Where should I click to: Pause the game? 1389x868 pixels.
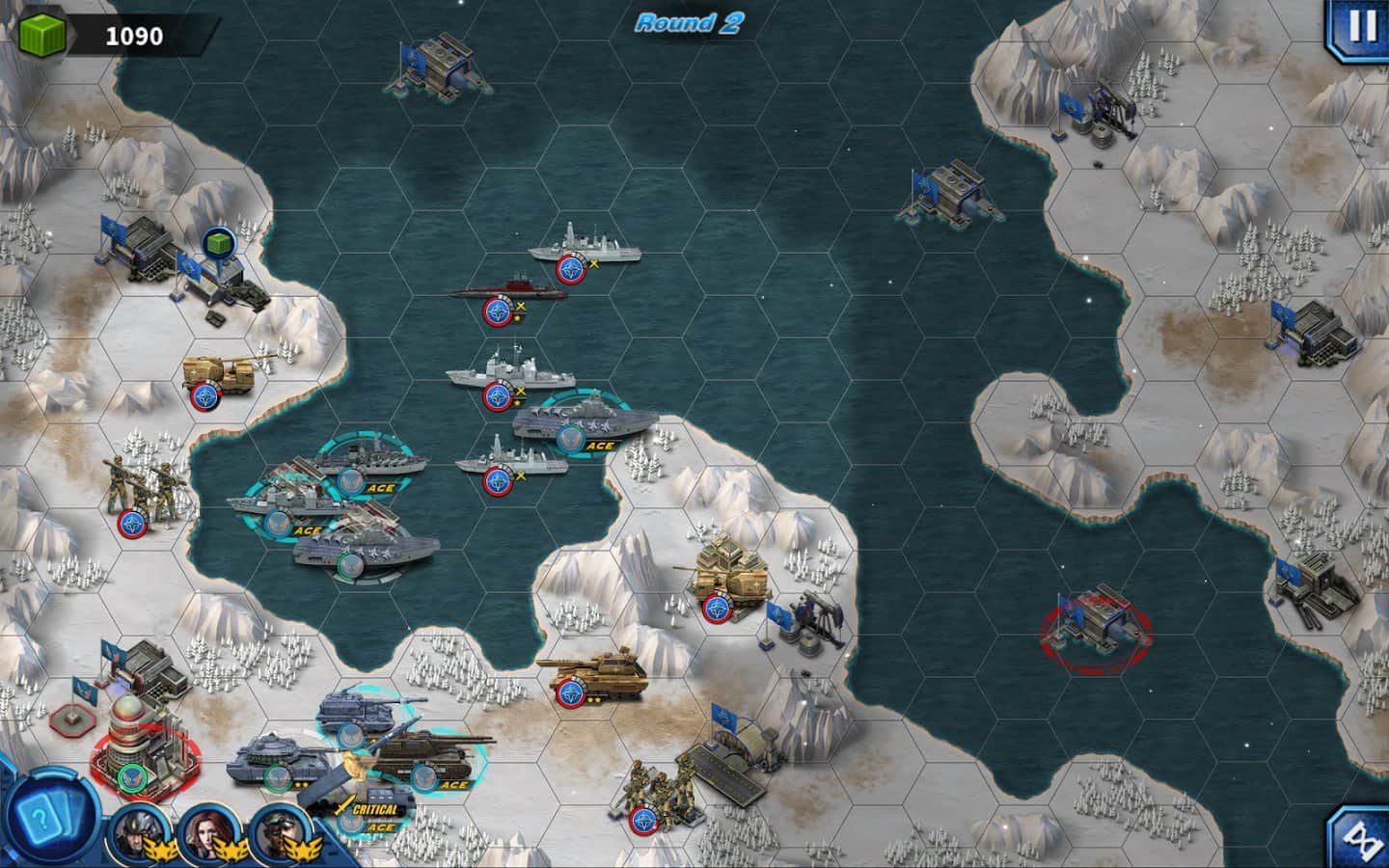click(1361, 27)
